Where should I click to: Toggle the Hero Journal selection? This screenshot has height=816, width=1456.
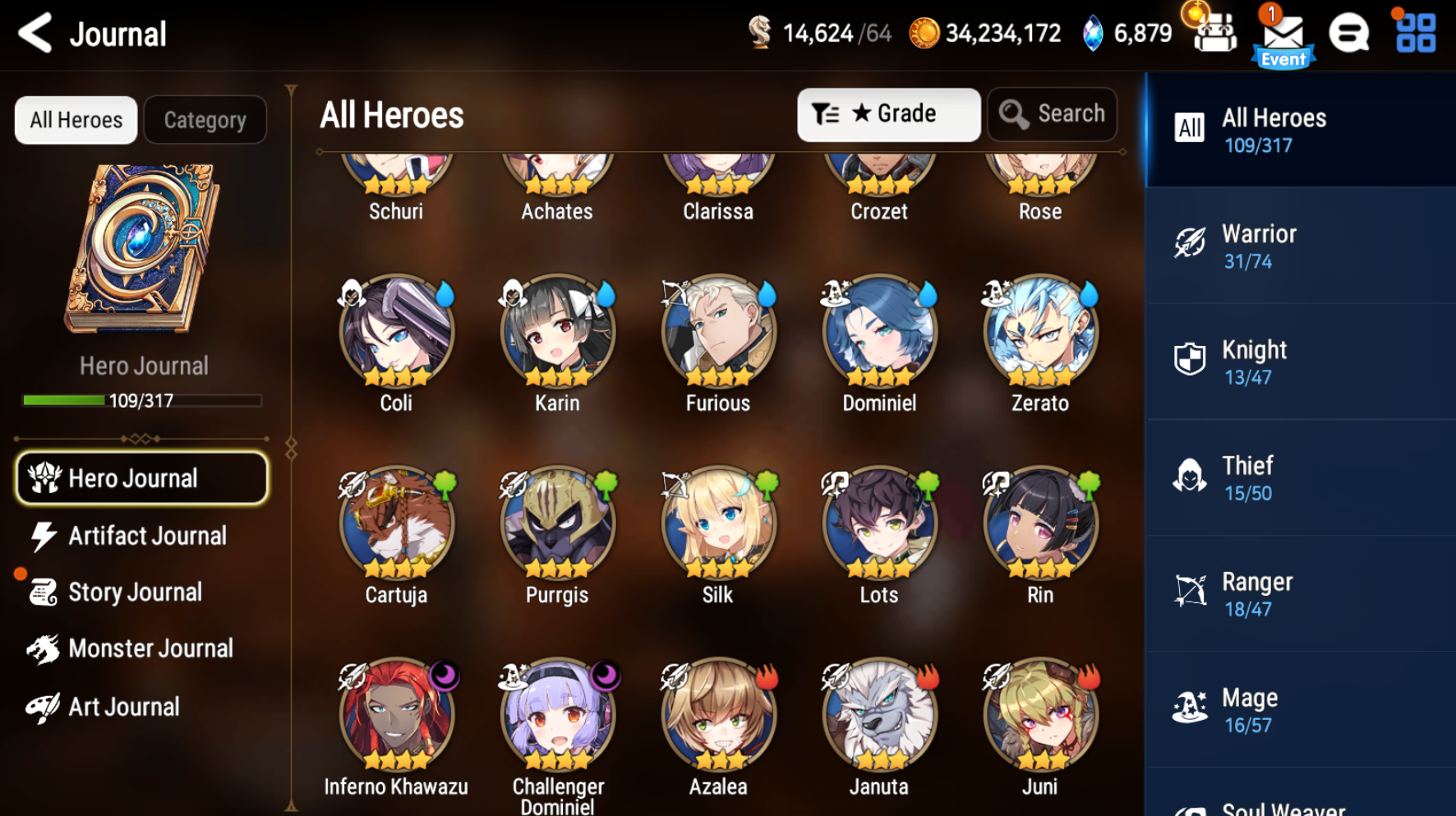(x=141, y=477)
